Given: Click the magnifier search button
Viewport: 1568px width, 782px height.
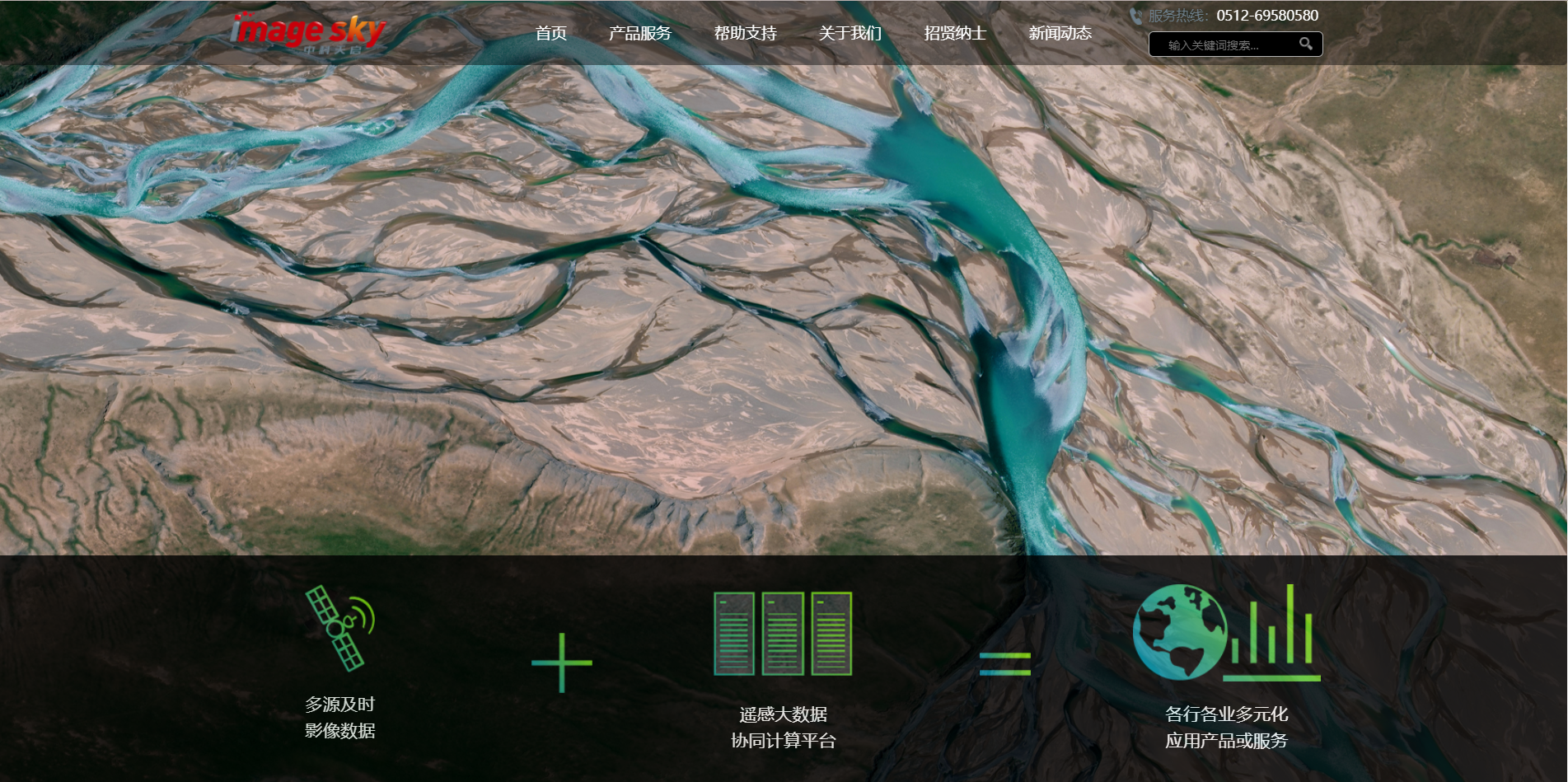Looking at the screenshot, I should click(x=1306, y=44).
